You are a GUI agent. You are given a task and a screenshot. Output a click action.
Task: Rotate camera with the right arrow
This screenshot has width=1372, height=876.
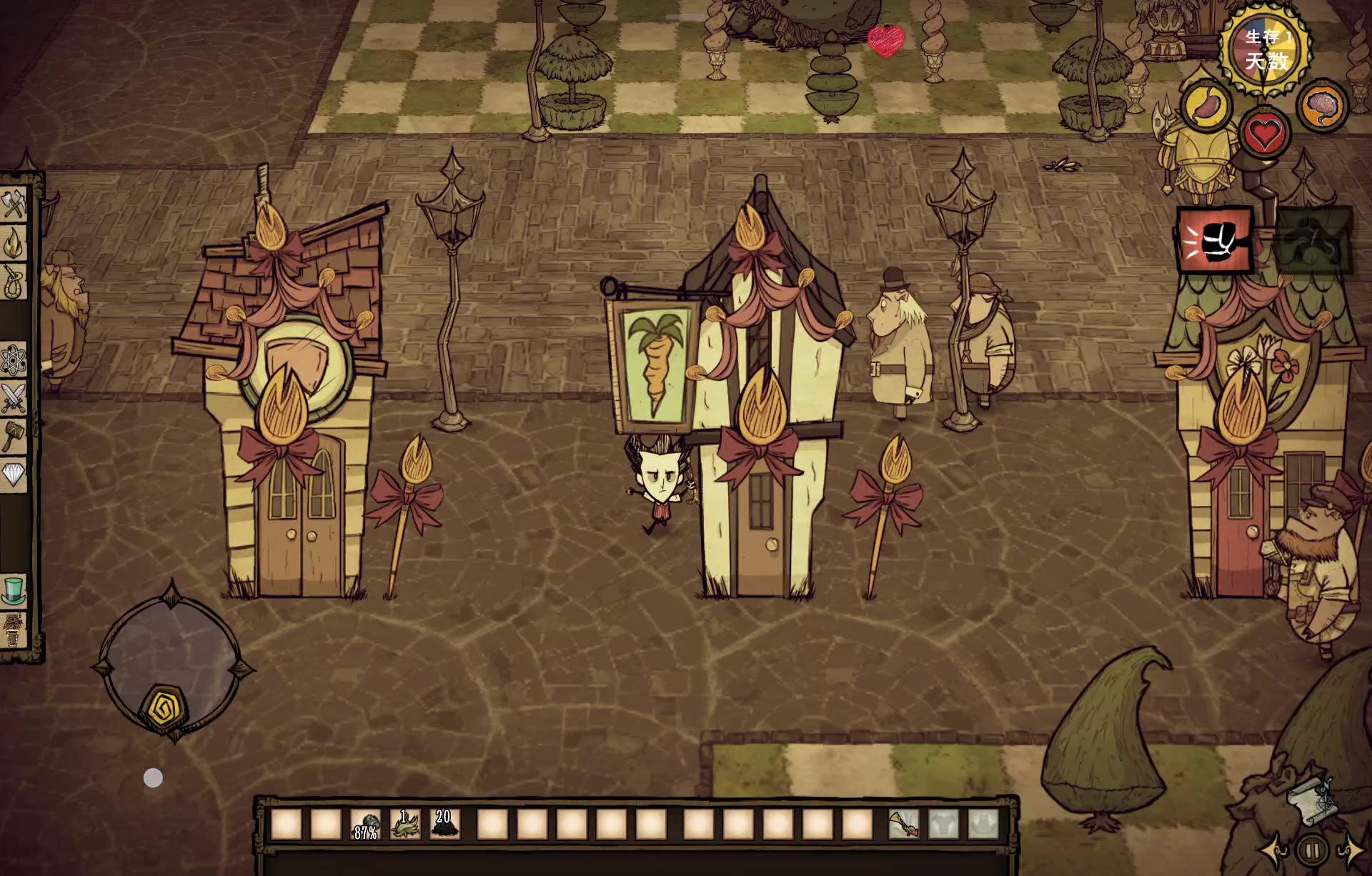coord(1351,850)
